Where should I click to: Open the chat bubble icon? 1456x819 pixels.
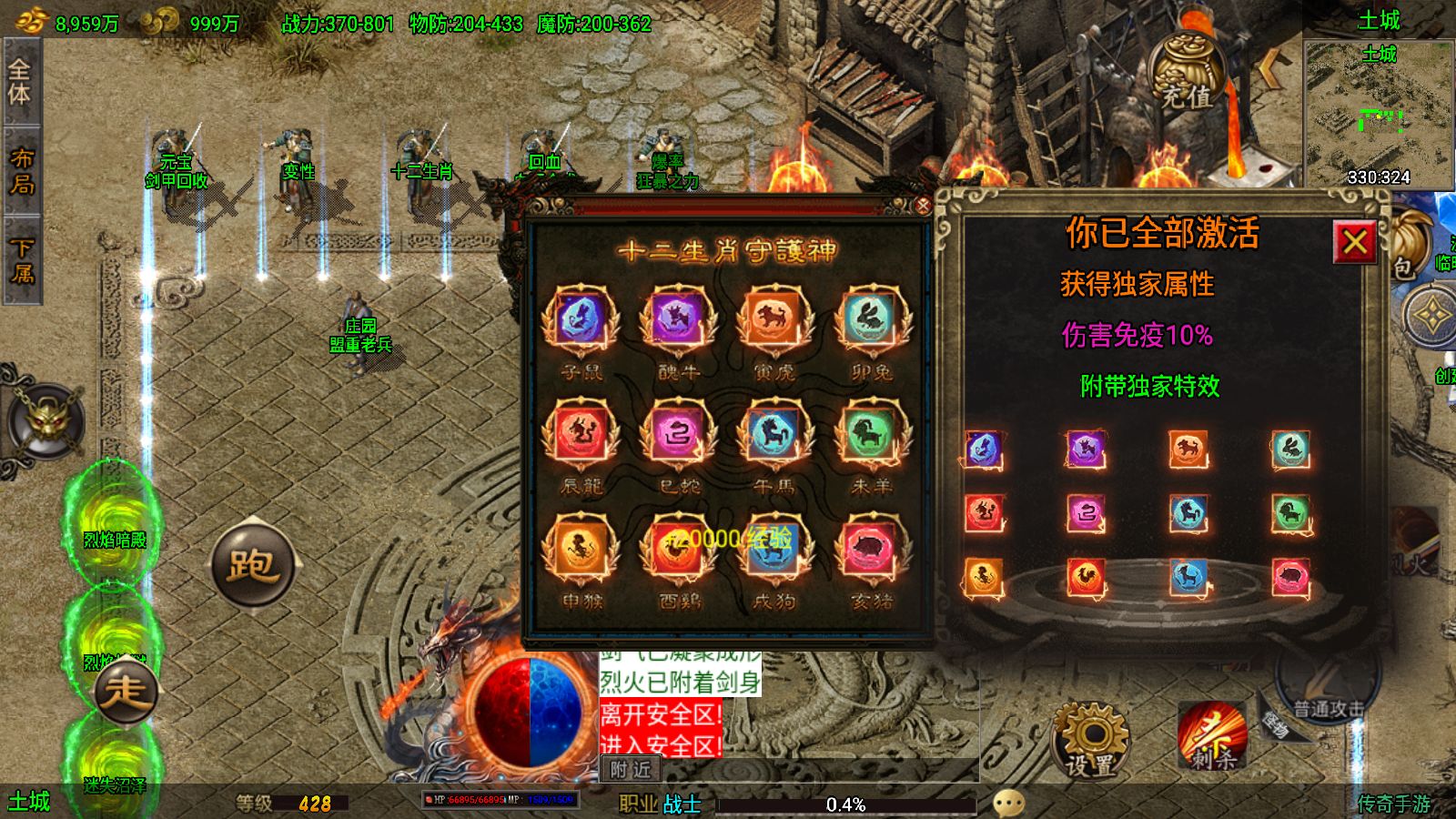(1008, 803)
